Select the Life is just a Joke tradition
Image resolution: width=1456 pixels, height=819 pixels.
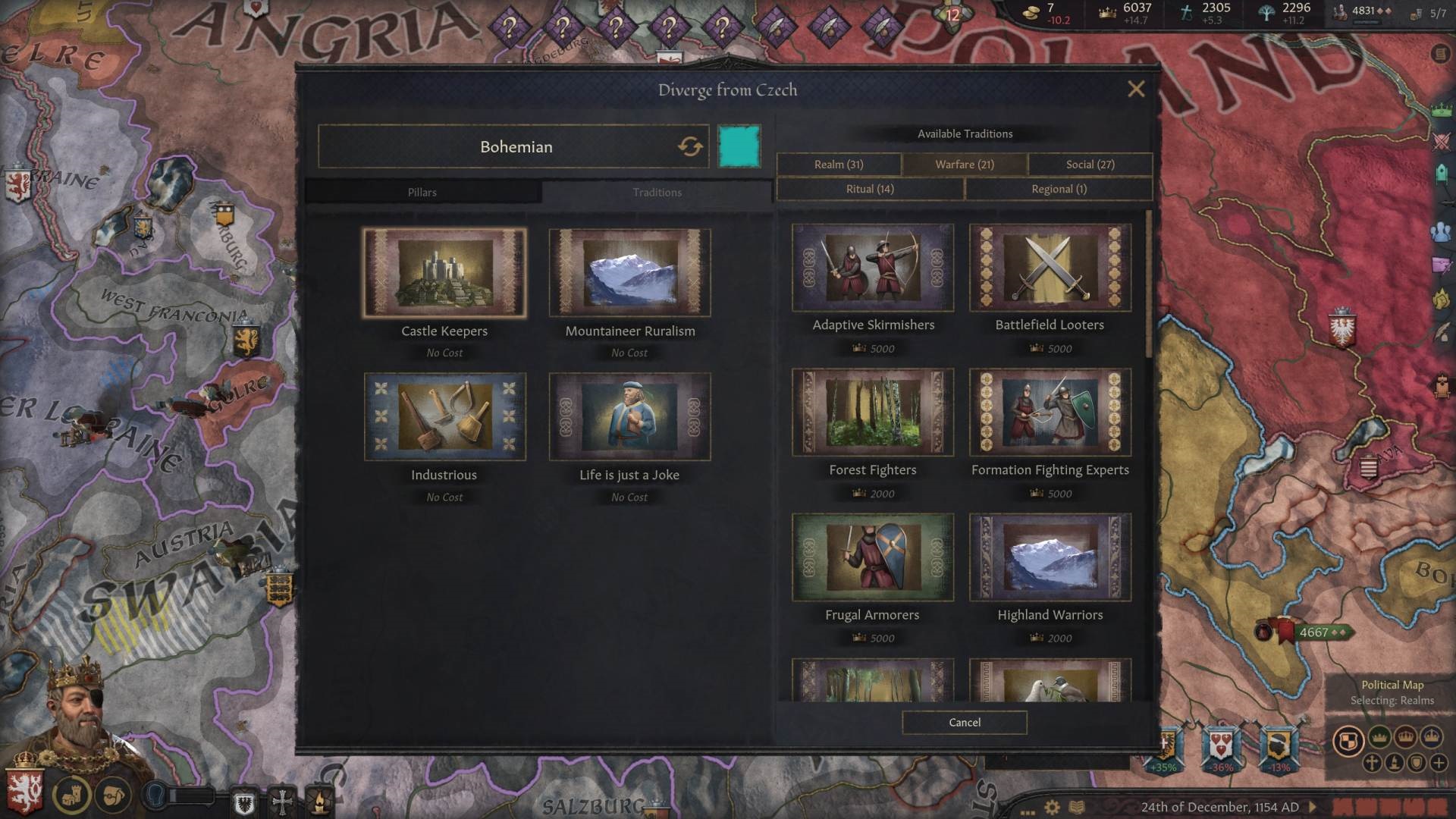pos(629,417)
